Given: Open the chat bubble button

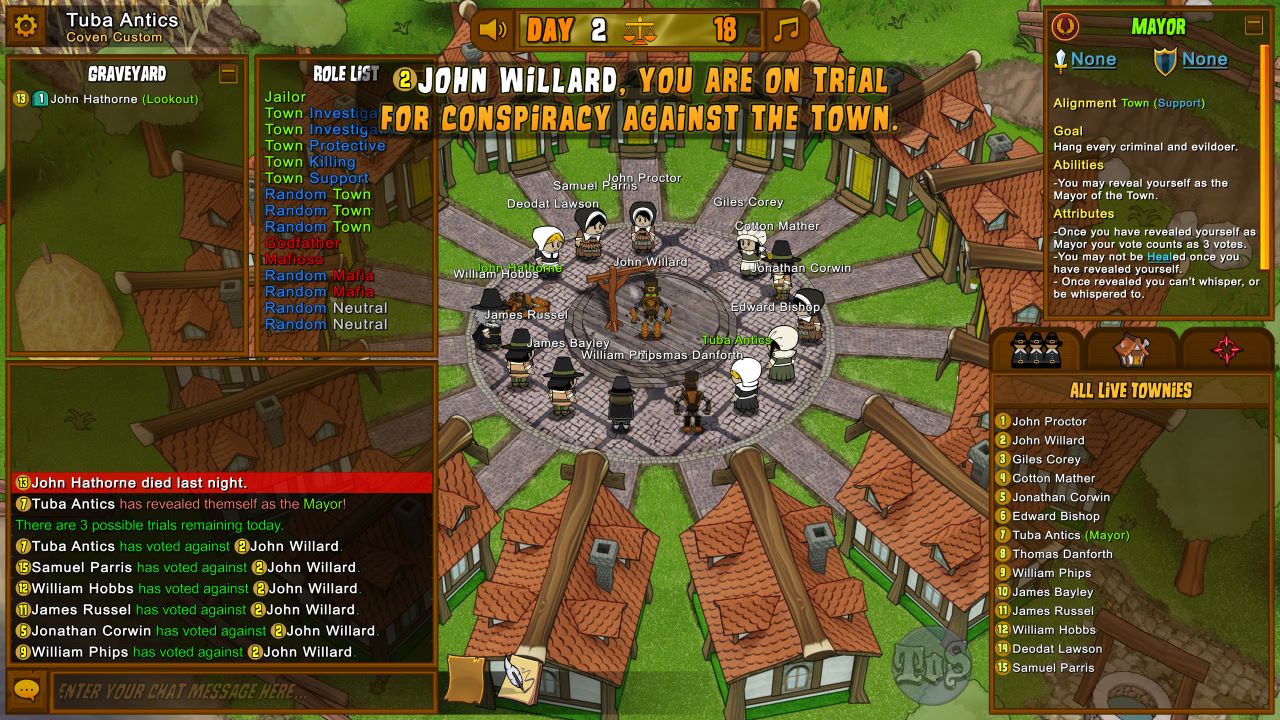Looking at the screenshot, I should (x=26, y=691).
